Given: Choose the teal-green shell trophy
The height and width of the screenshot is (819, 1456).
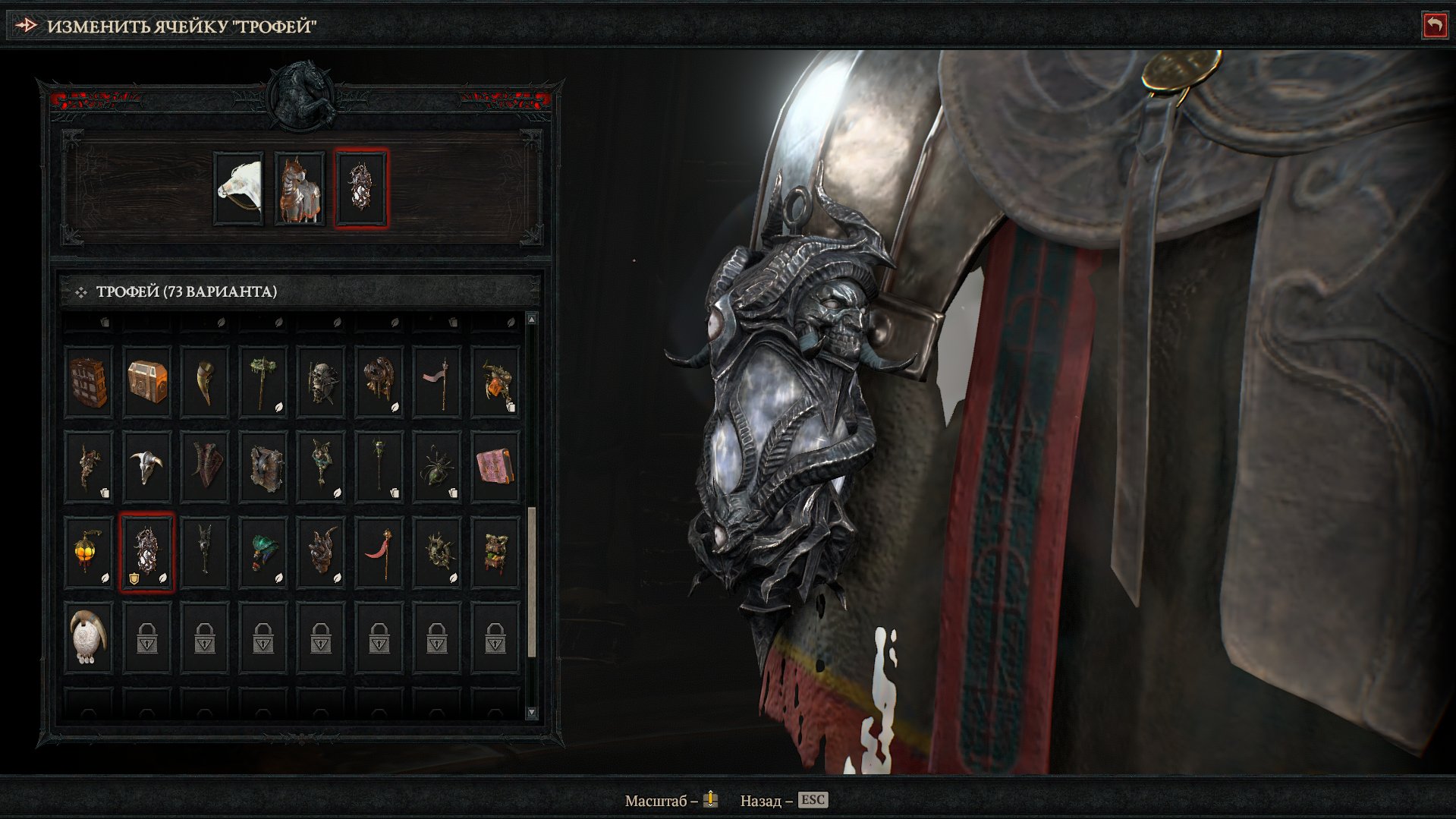Looking at the screenshot, I should pyautogui.click(x=263, y=552).
